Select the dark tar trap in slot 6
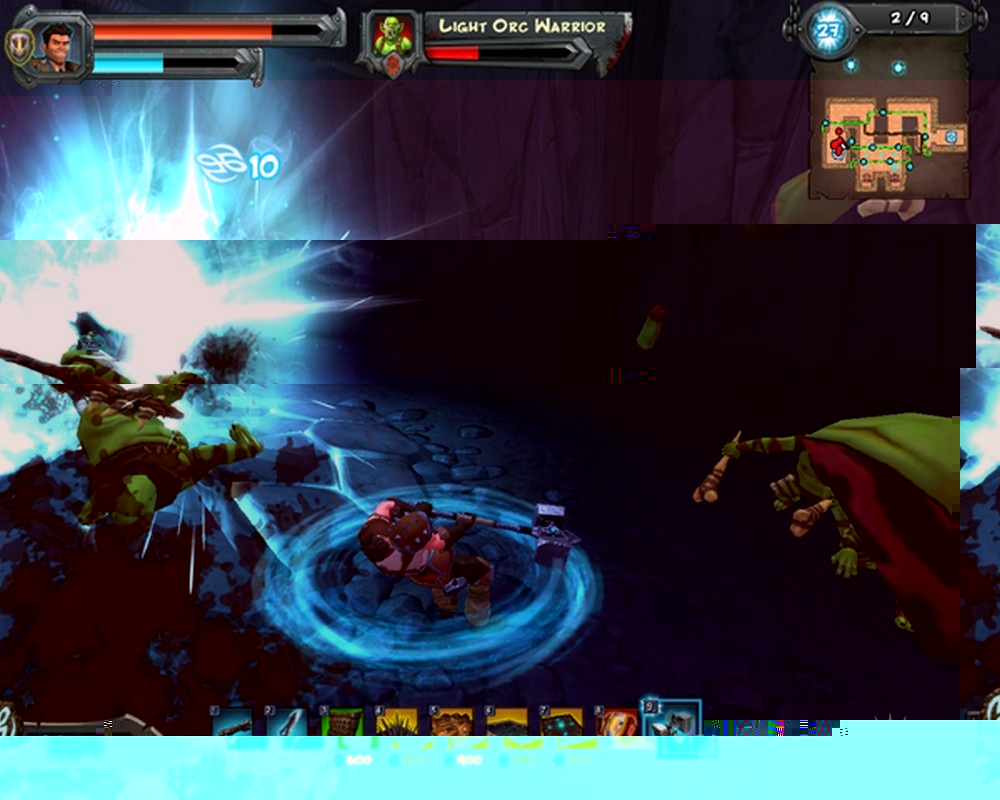This screenshot has width=1000, height=800. coord(505,722)
